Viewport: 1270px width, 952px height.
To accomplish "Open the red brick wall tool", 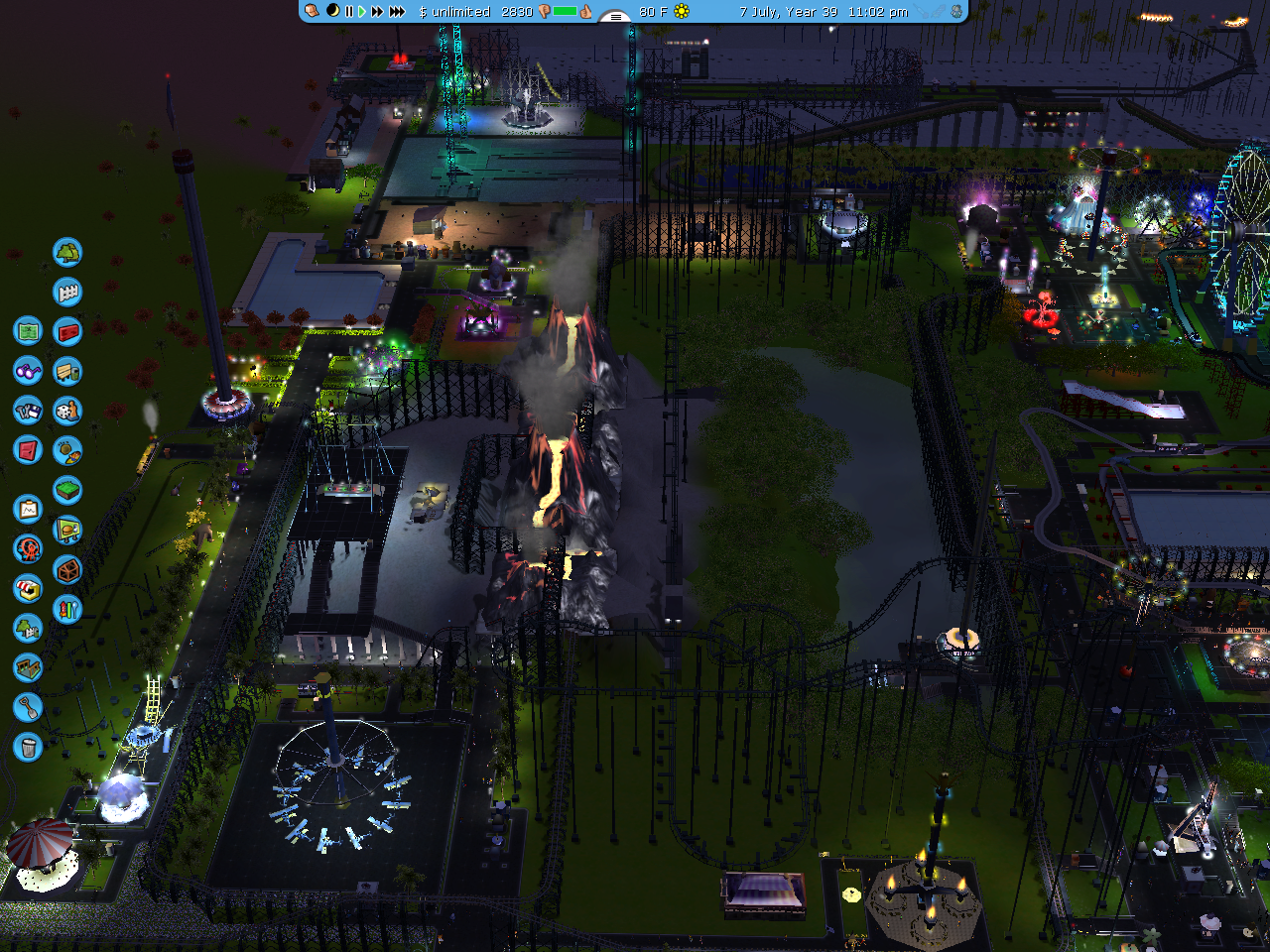I will 67,331.
